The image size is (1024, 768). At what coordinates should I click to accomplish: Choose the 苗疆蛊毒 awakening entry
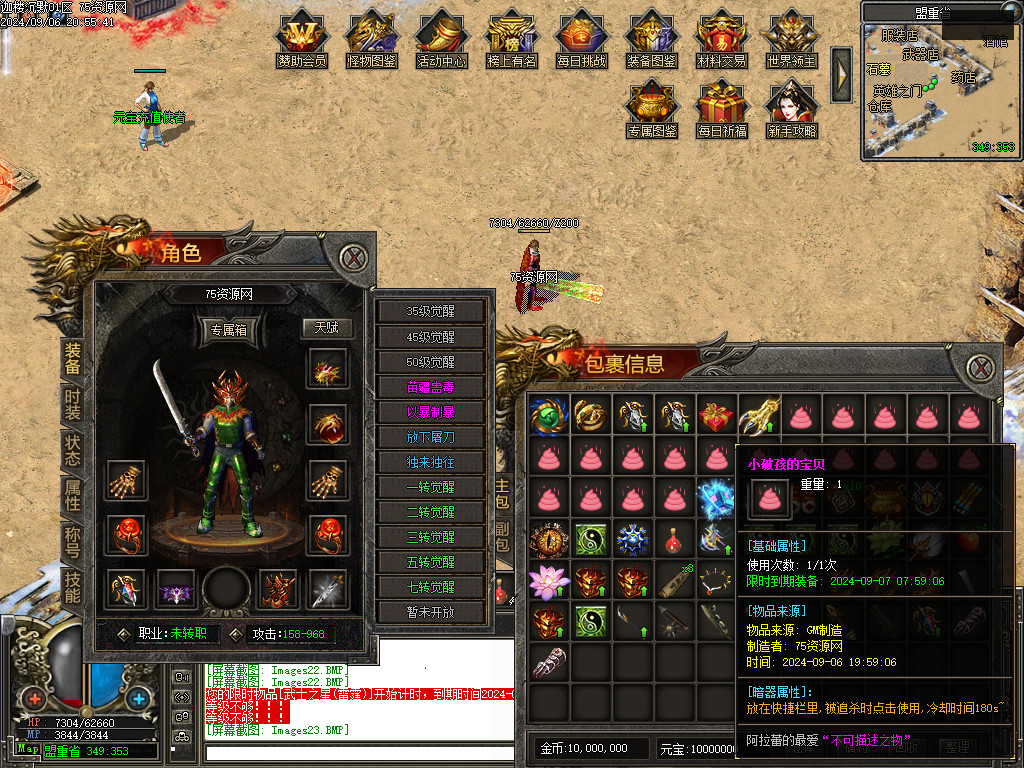pyautogui.click(x=431, y=386)
